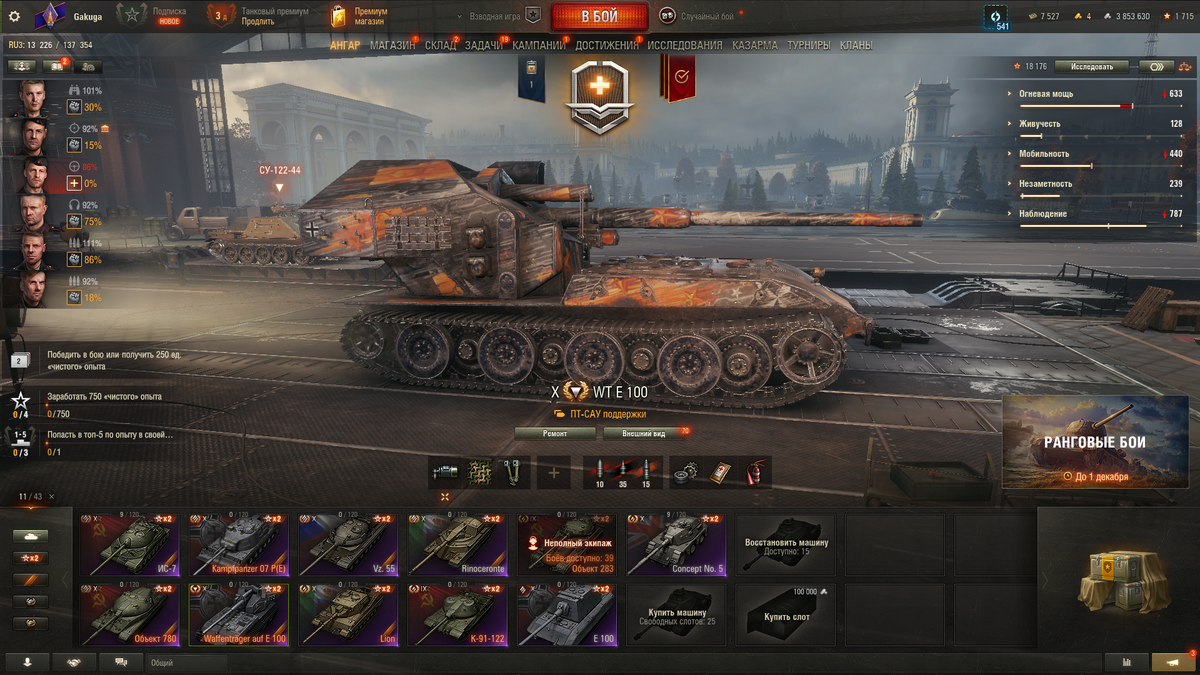Open the Премиум магазин
This screenshot has width=1200, height=675.
point(357,16)
